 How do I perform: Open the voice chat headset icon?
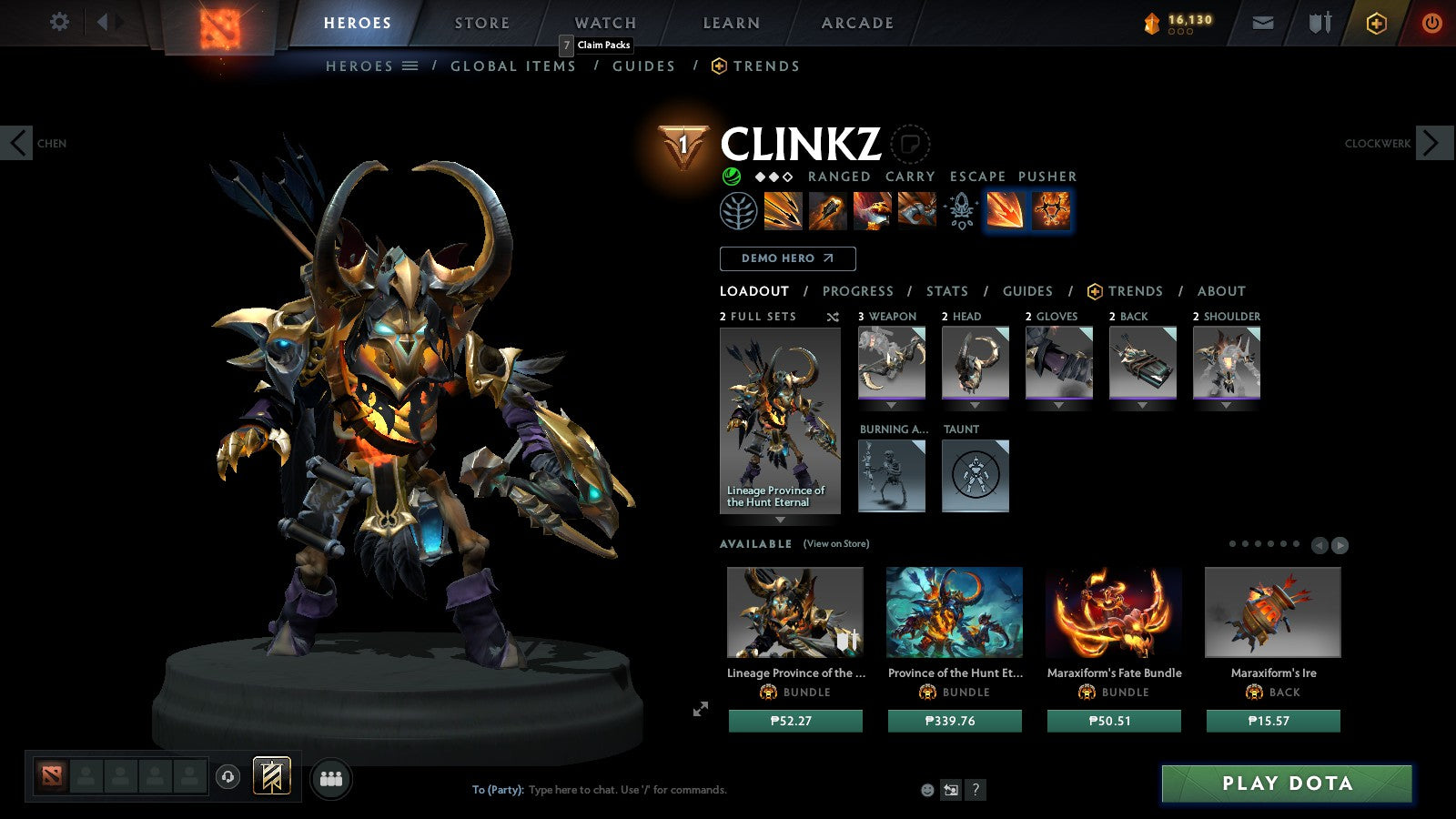click(x=227, y=777)
